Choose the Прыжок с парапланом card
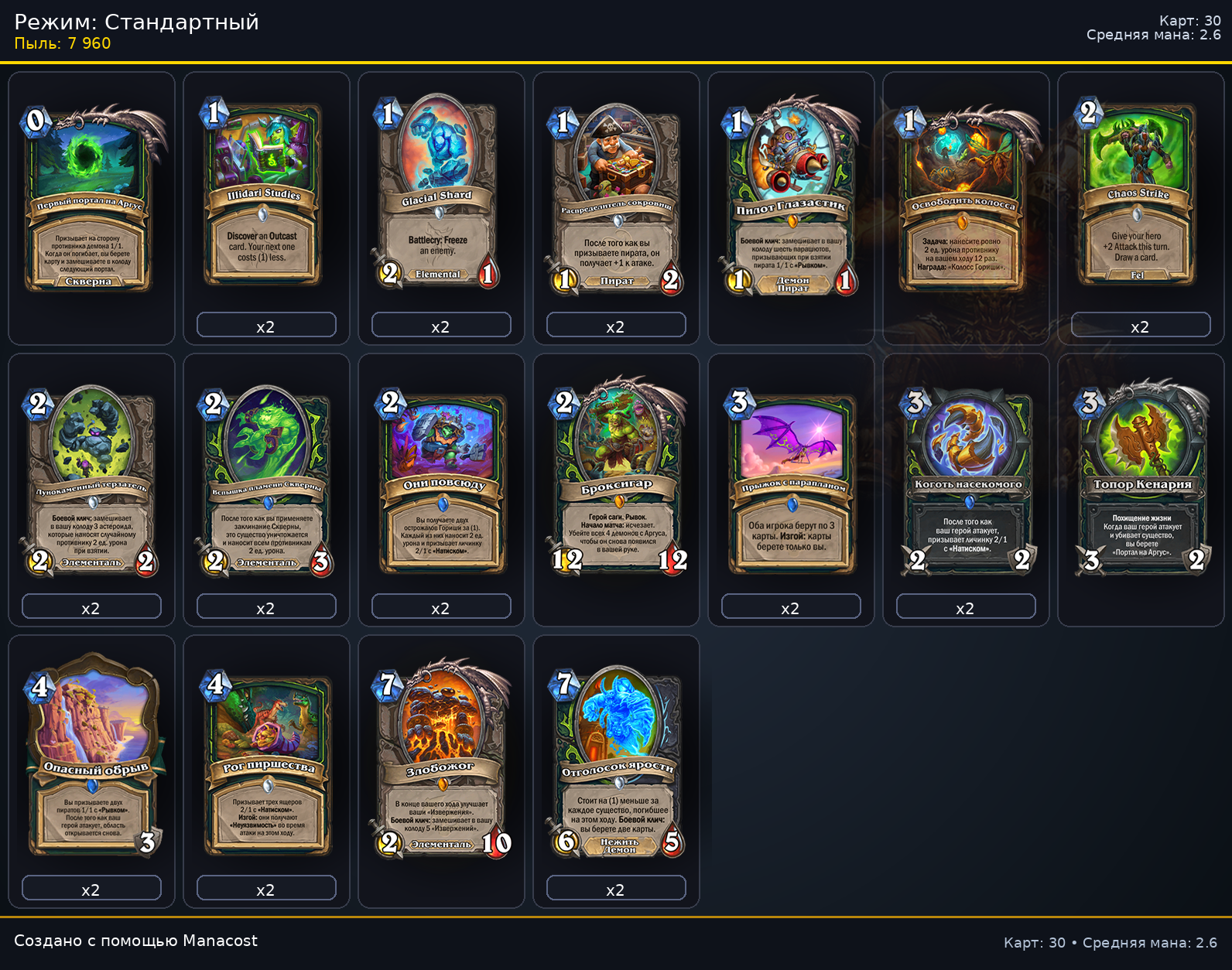The width and height of the screenshot is (1232, 970). (x=790, y=481)
